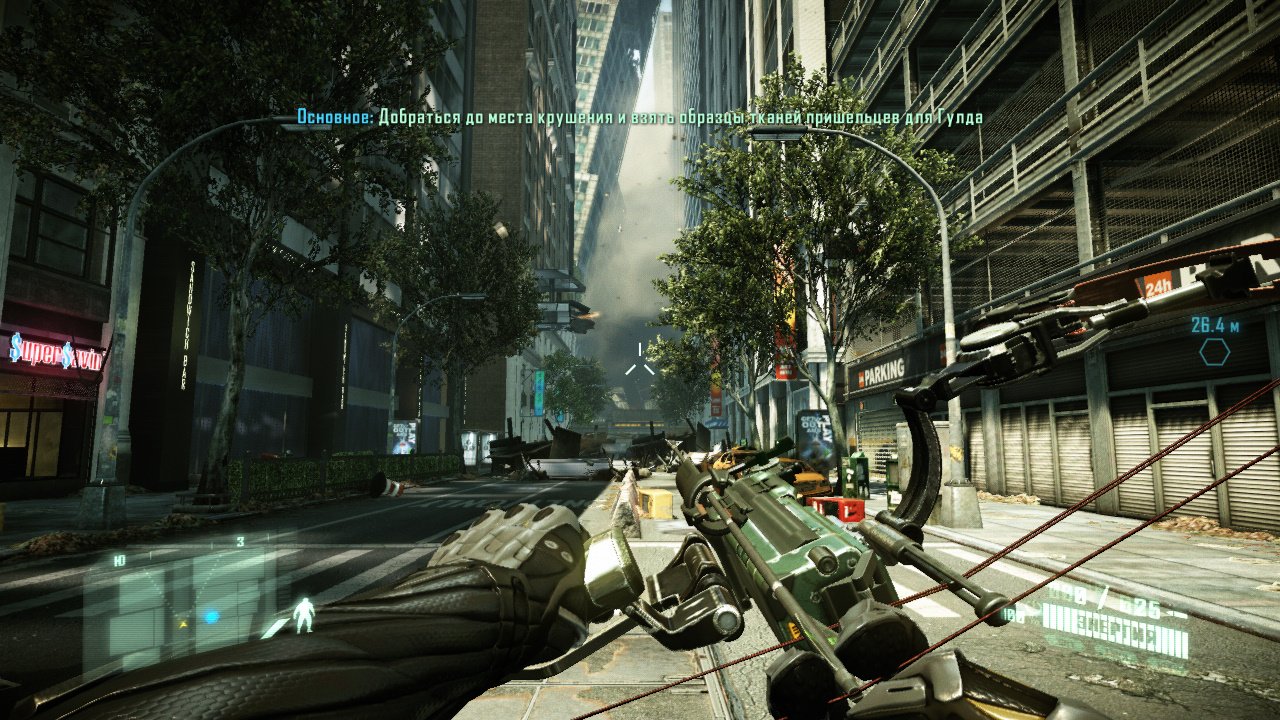This screenshot has height=720, width=1280.
Task: Select the blue objective dot on the radar
Action: [211, 616]
